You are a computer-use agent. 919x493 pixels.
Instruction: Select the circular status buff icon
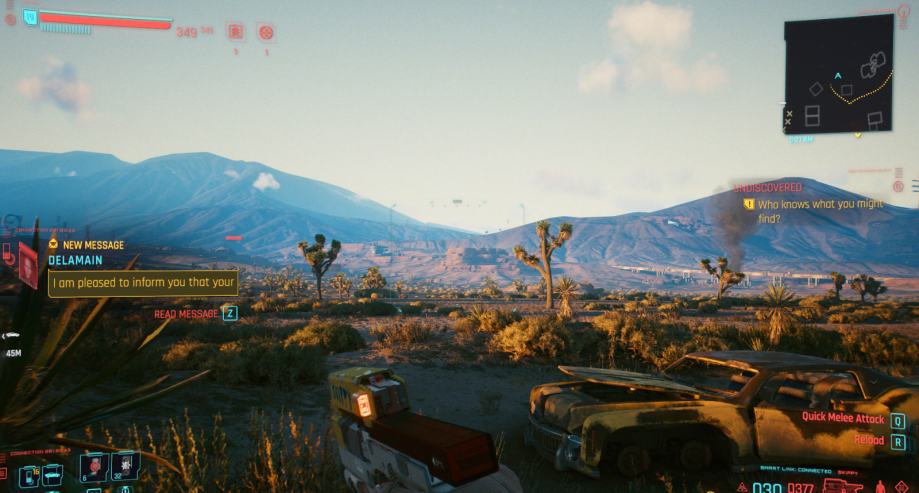pyautogui.click(x=266, y=32)
